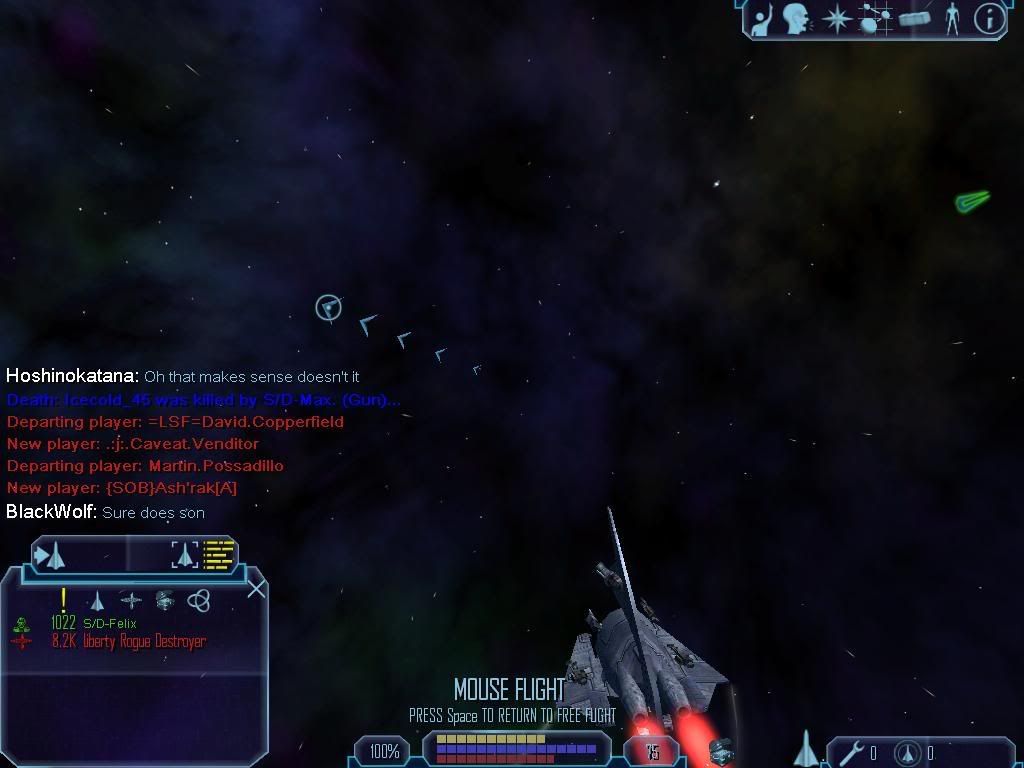
Task: Select S/D-Felix in the contact list
Action: click(109, 624)
